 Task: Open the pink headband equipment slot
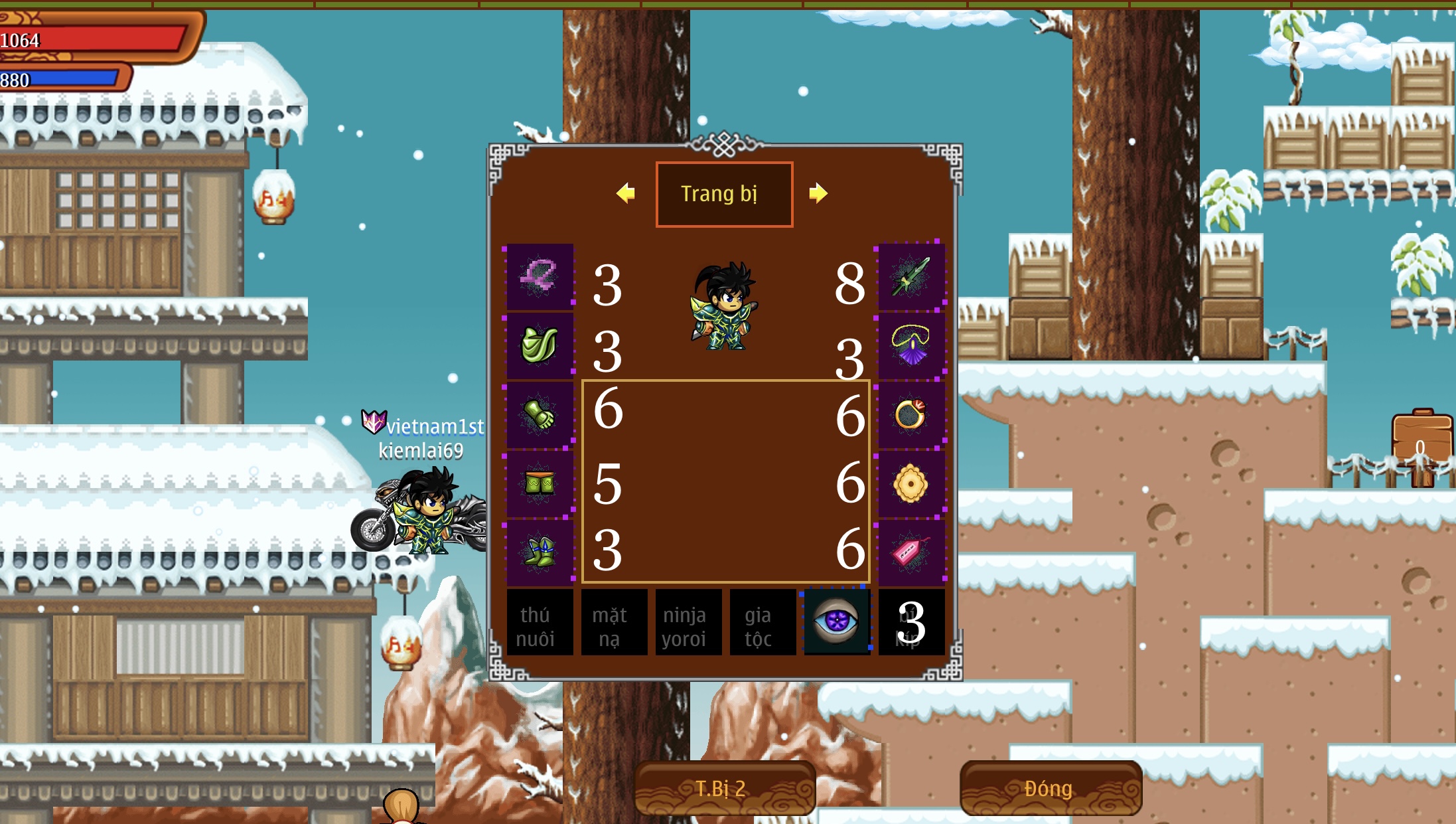click(539, 278)
